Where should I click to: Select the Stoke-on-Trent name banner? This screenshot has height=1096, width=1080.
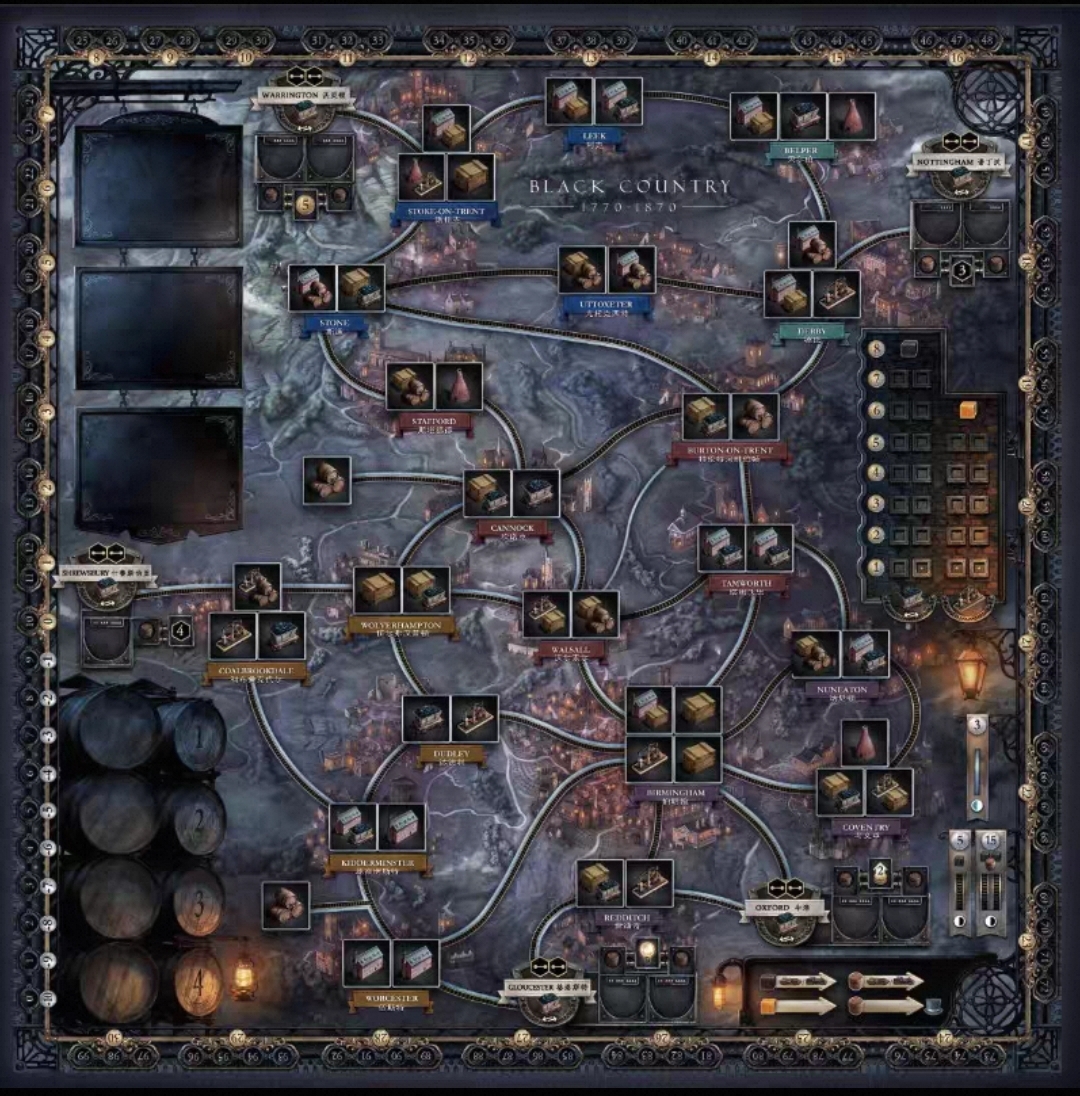[446, 212]
